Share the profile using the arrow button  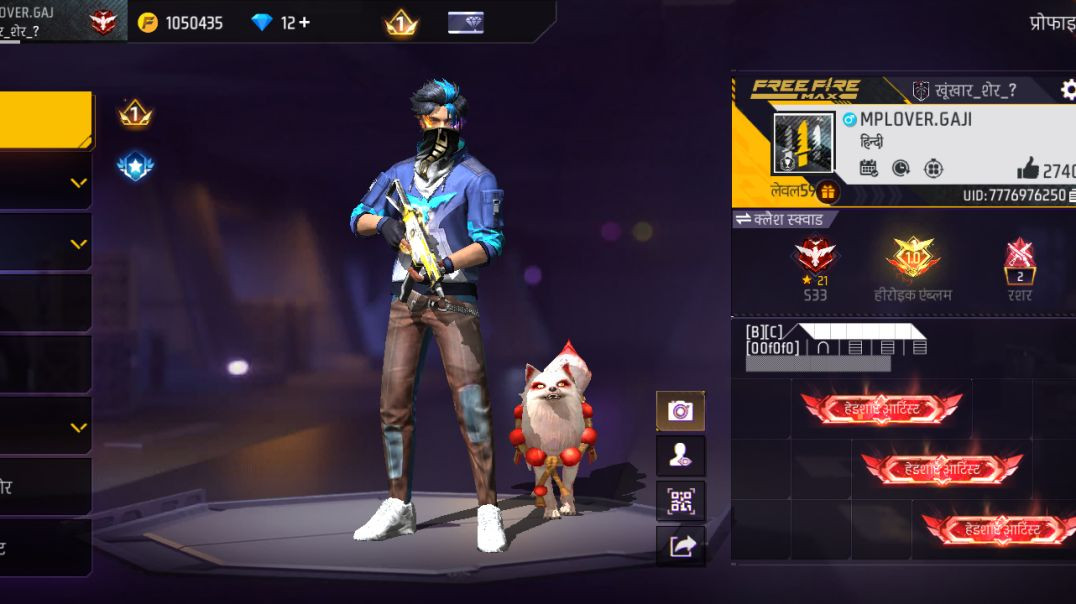point(680,546)
